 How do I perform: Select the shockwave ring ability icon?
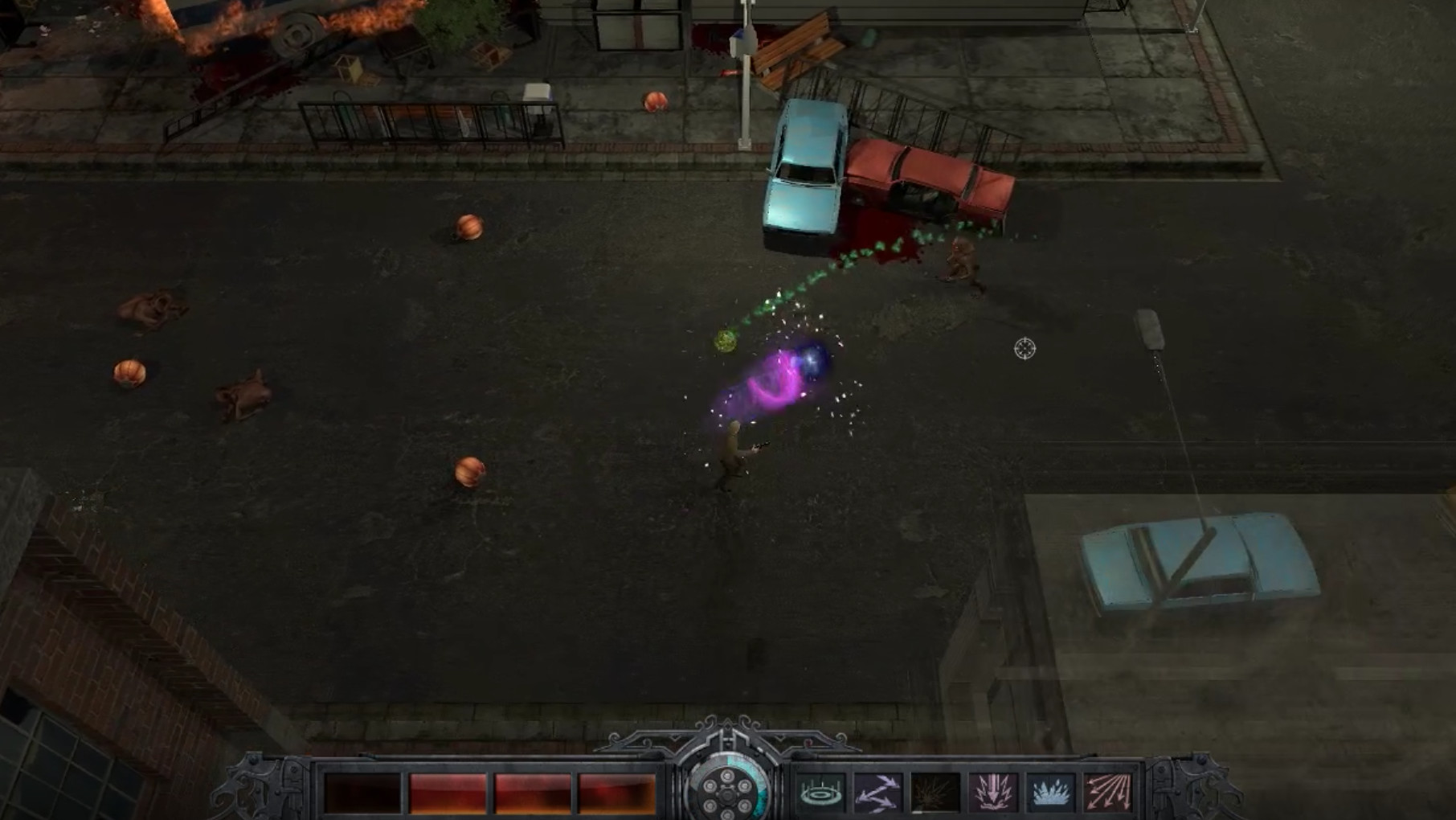click(x=821, y=793)
